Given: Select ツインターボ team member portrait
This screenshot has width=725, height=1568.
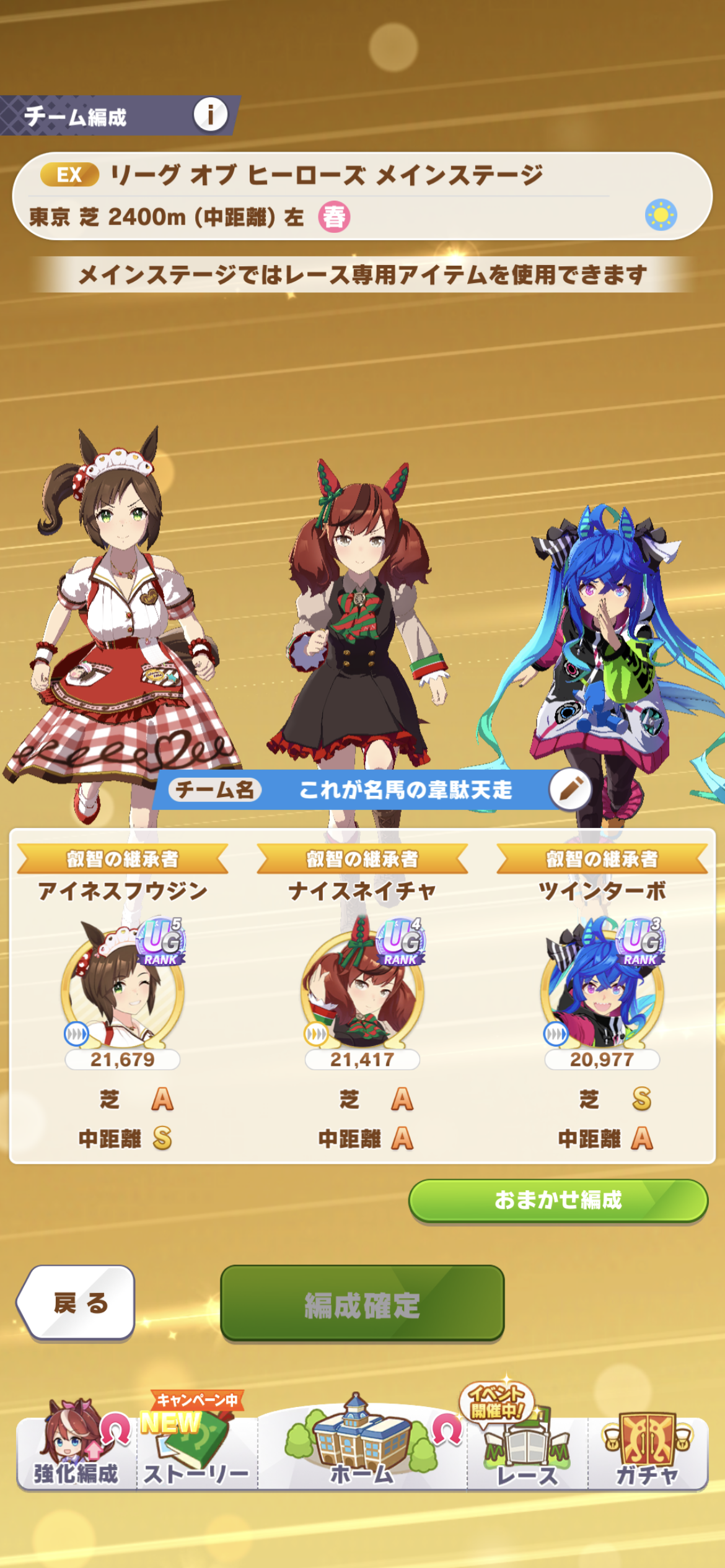Looking at the screenshot, I should coord(602,985).
